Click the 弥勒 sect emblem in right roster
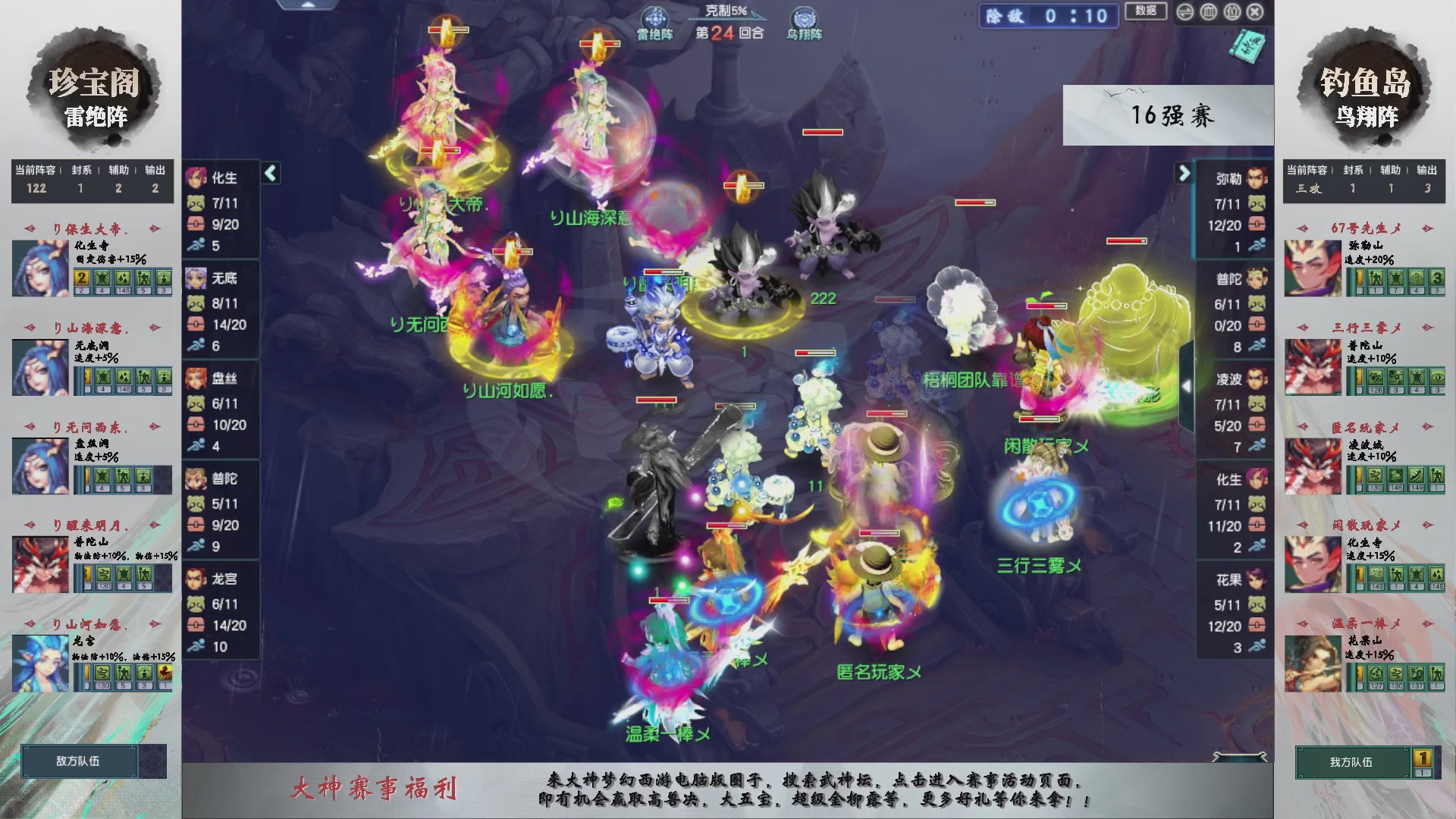This screenshot has width=1456, height=819. (x=1257, y=178)
